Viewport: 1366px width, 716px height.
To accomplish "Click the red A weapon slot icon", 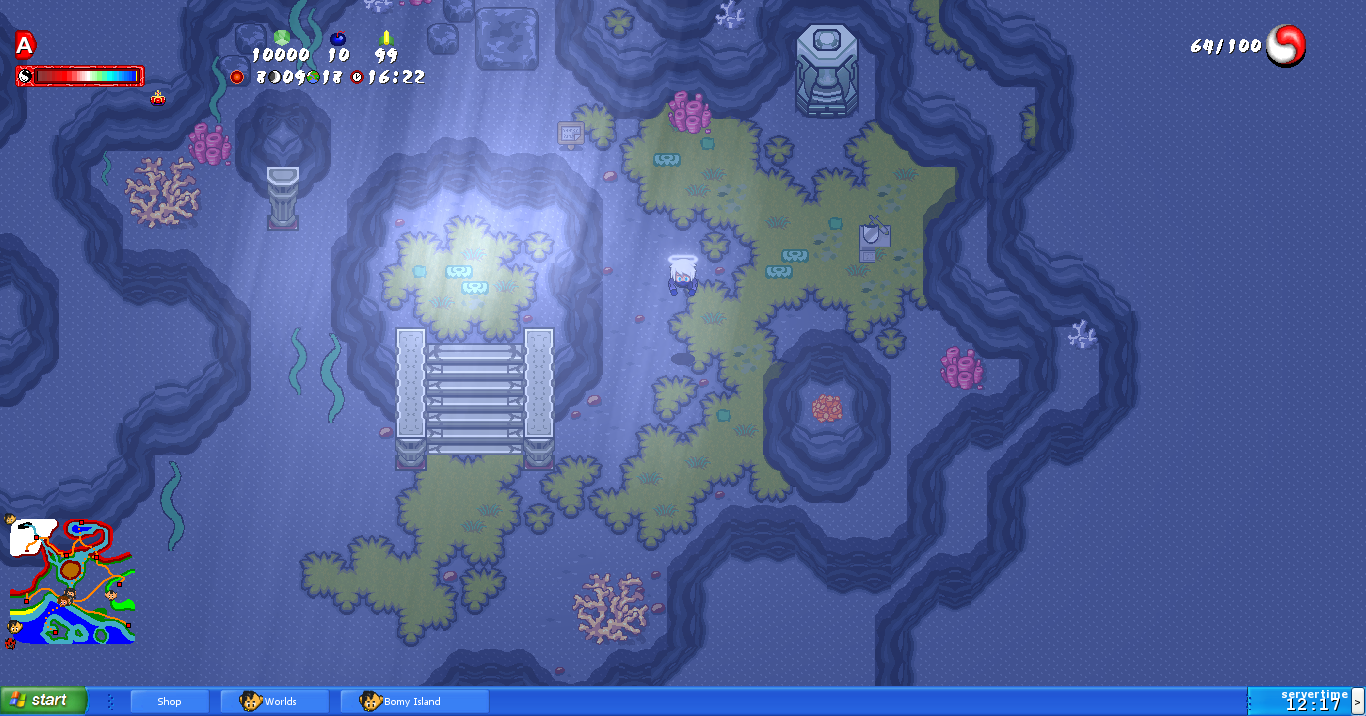I will pos(25,45).
